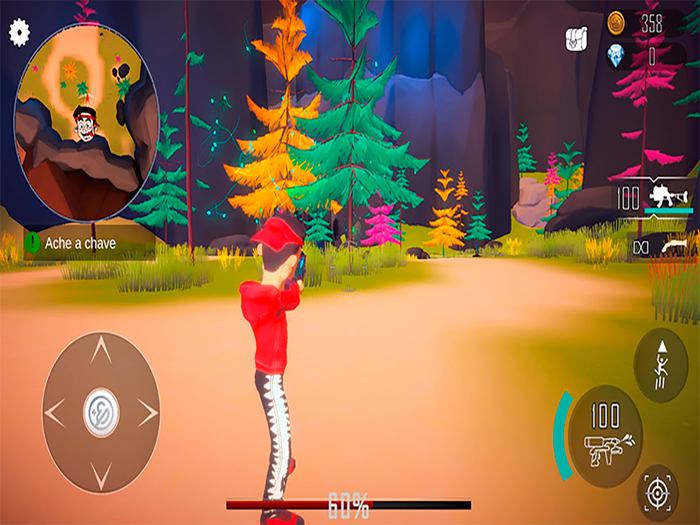Open settings with the gear icon

point(17,31)
